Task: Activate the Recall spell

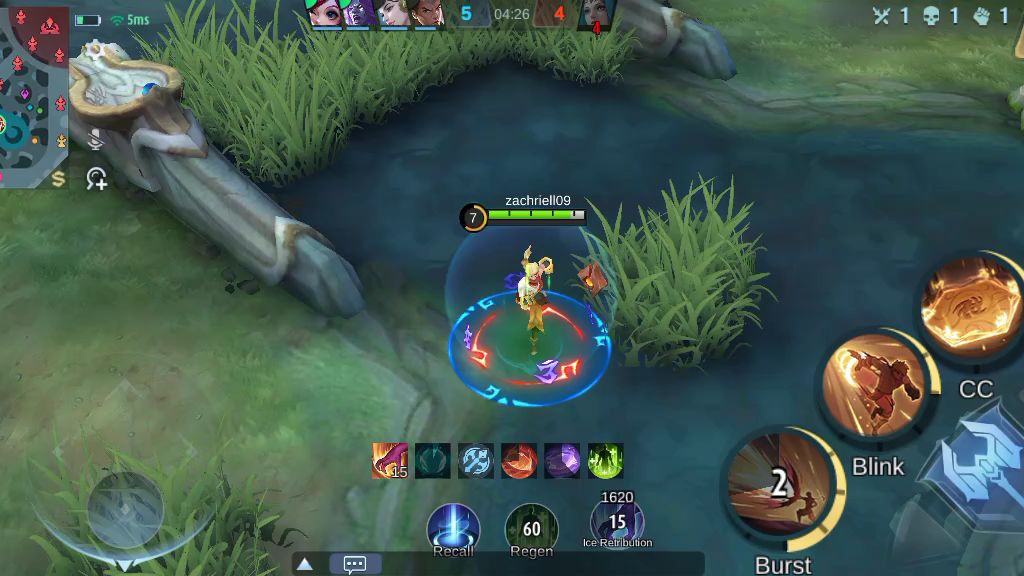Action: pyautogui.click(x=453, y=527)
